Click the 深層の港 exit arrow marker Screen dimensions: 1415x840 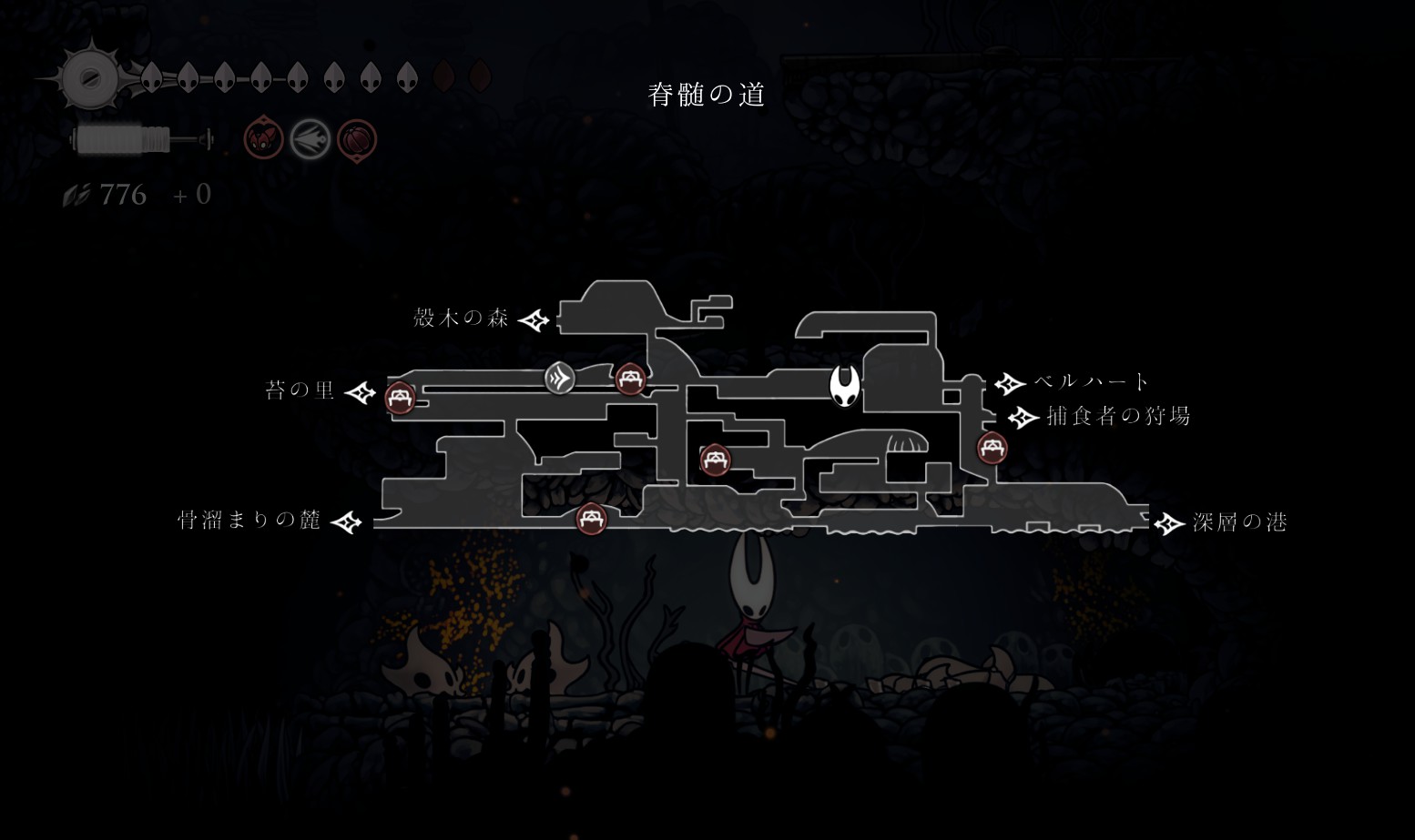[1169, 523]
